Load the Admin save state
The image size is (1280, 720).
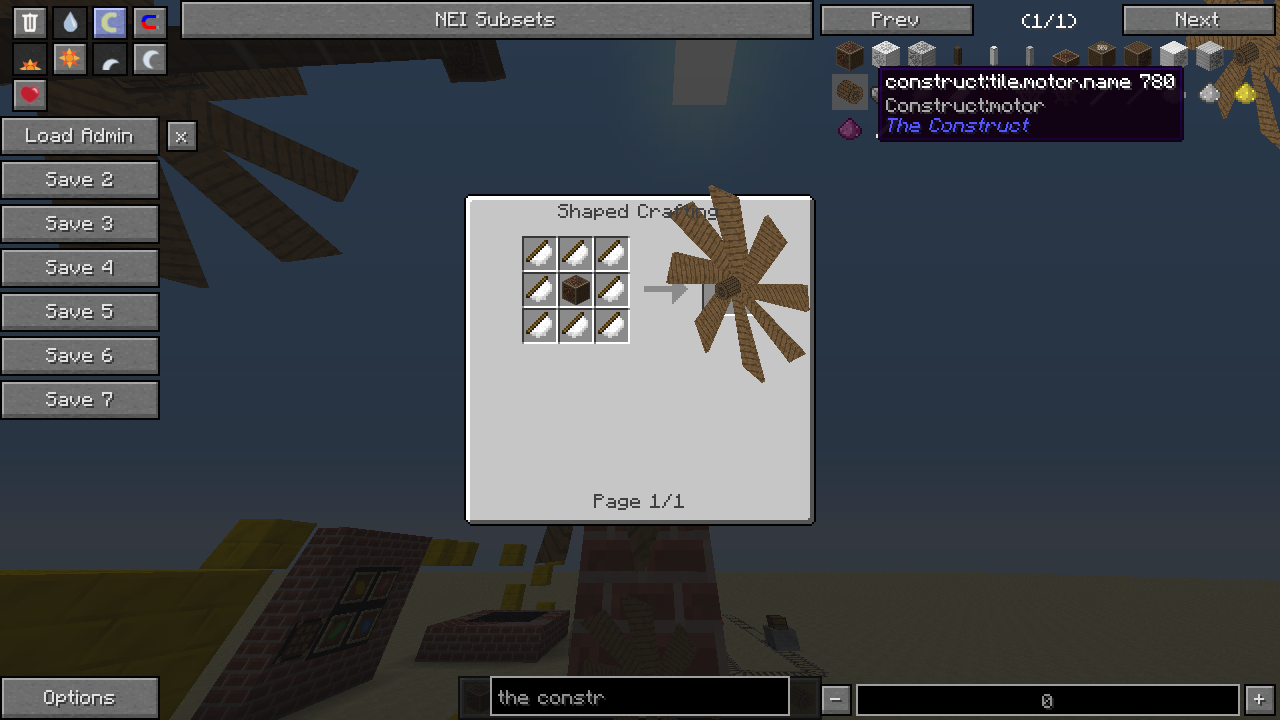click(80, 136)
